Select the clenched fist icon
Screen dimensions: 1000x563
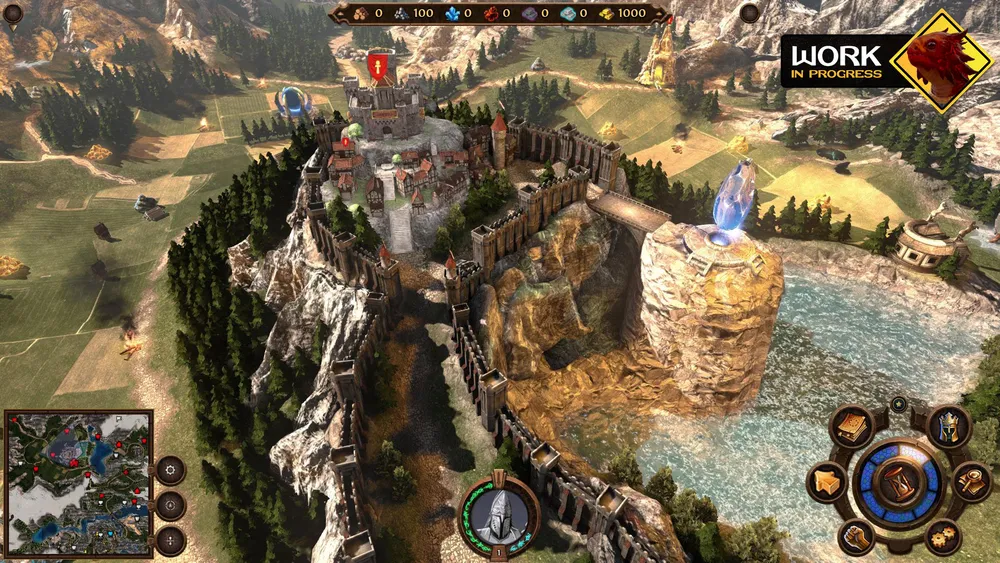tap(856, 537)
